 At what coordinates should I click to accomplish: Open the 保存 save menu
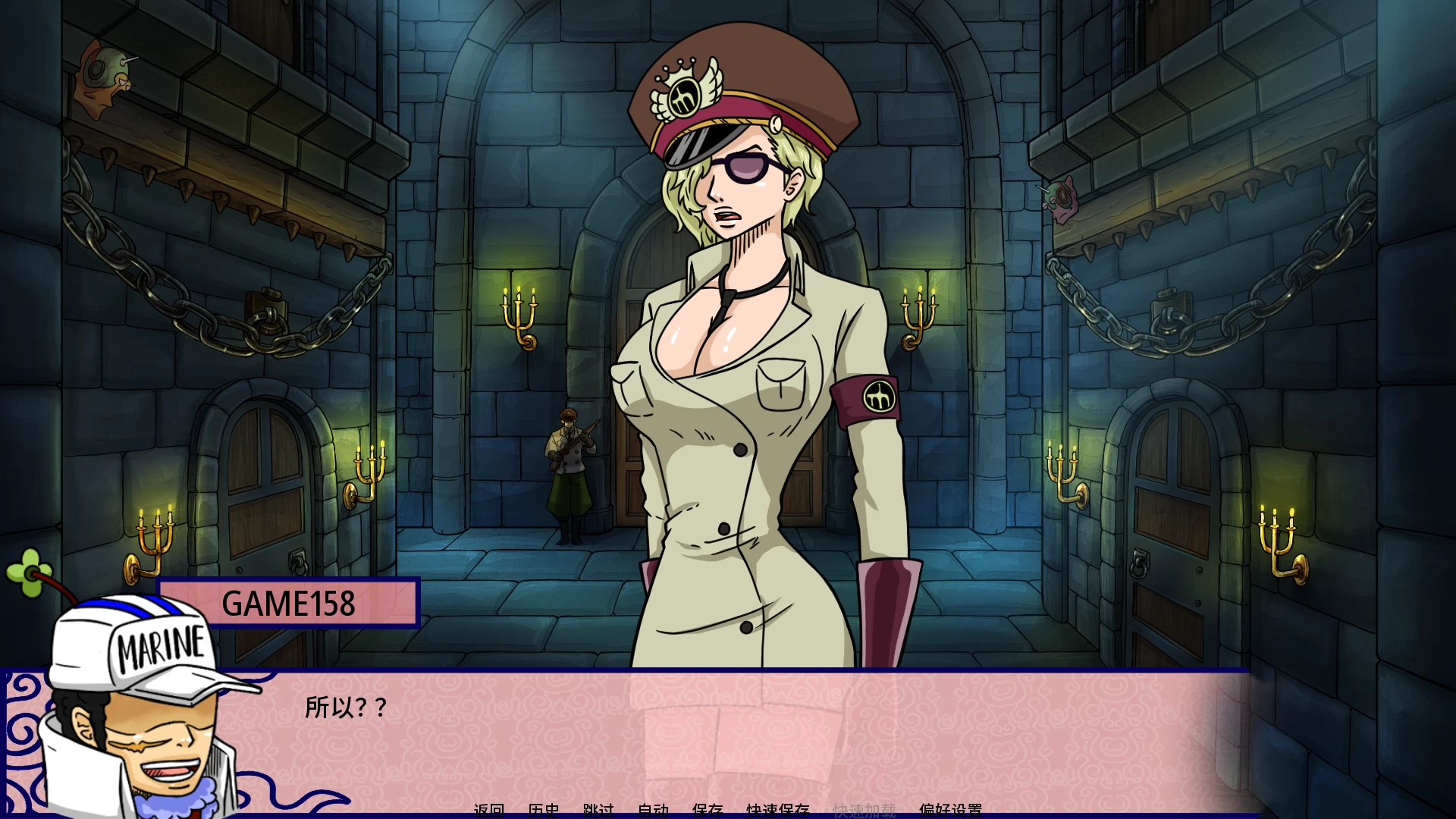click(x=708, y=811)
